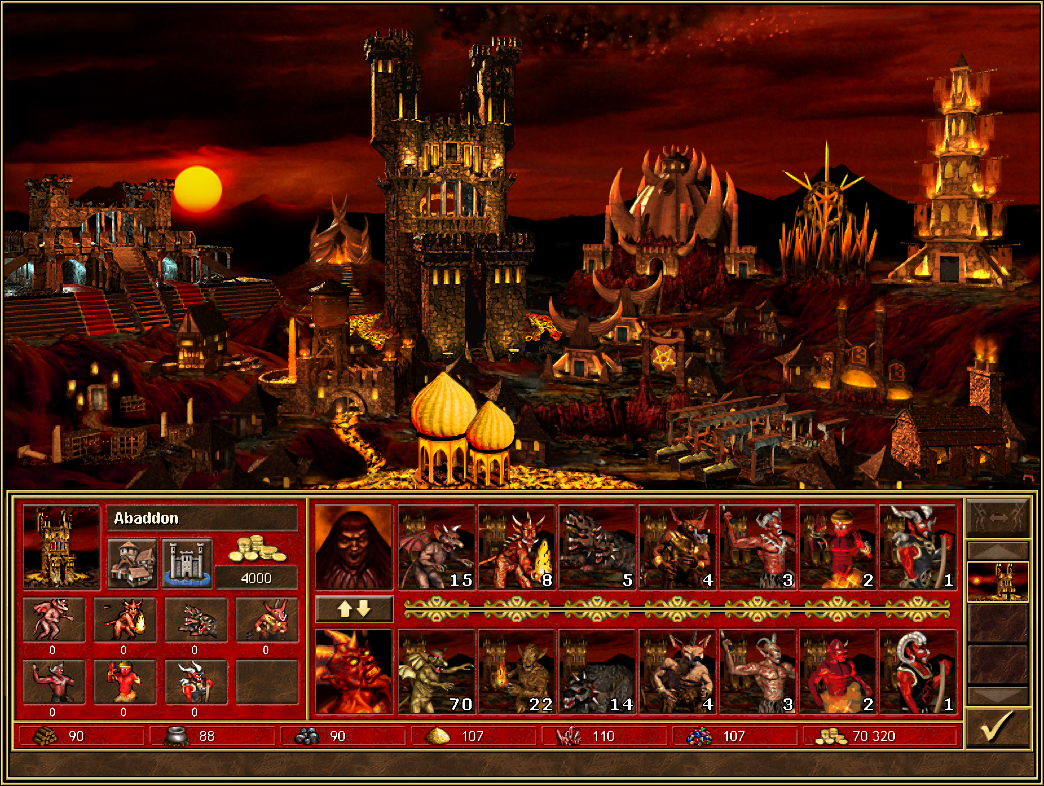Viewport: 1044px width, 786px height.
Task: Open Hell Hound recruitment from the available creatures panel
Action: coord(195,620)
